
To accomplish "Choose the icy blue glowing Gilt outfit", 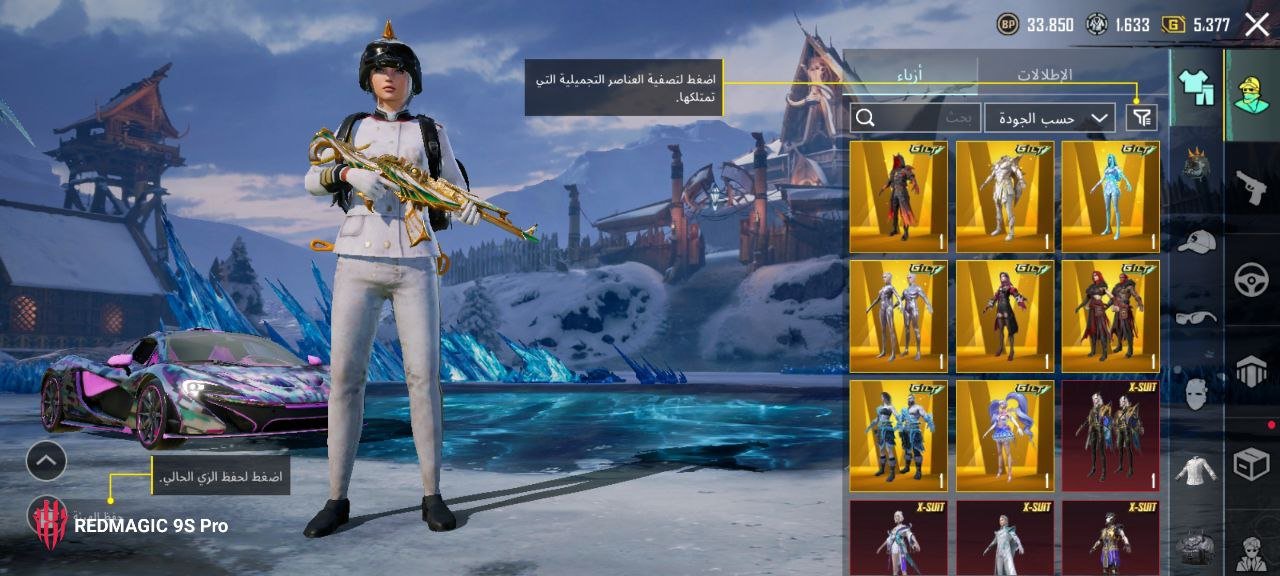I will click(x=1110, y=197).
